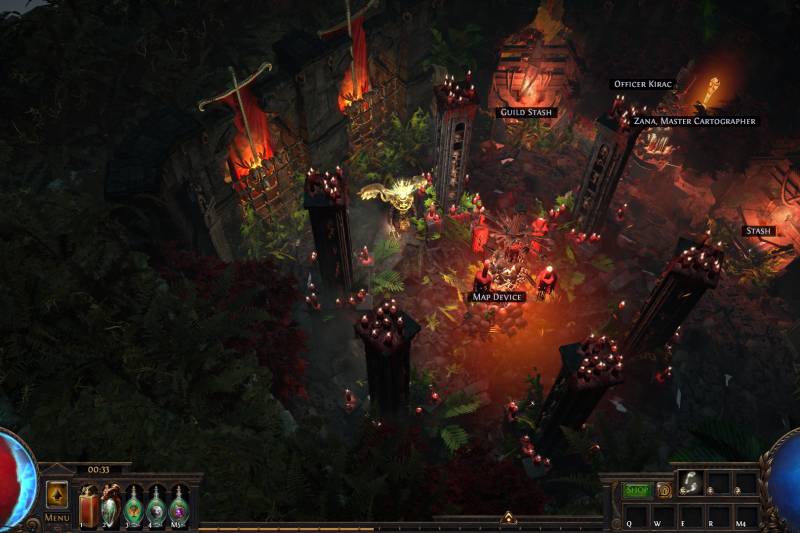800x533 pixels.
Task: Drink the purple-gem flask bound to M5
Action: (x=178, y=504)
